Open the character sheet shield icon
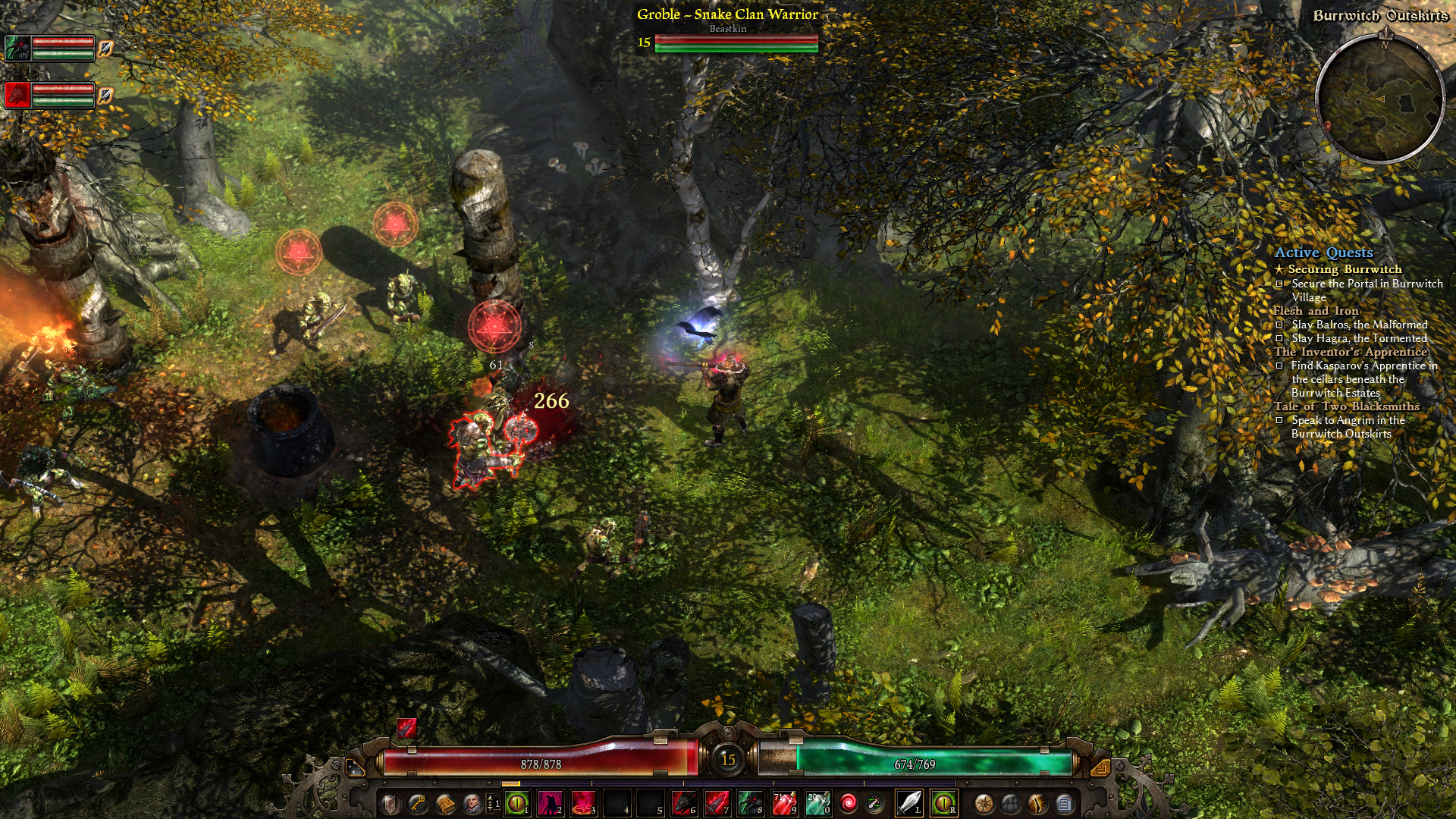 coord(391,803)
